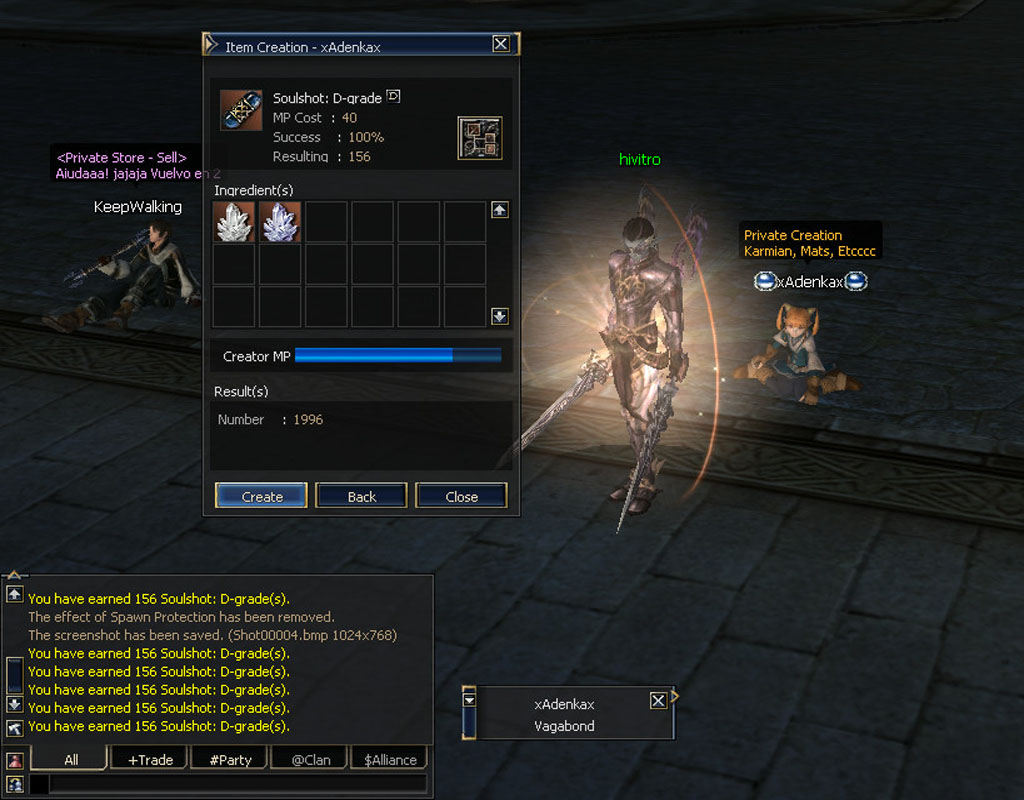Select the pale blue crystal ingredient slot
Image resolution: width=1024 pixels, height=800 pixels.
[x=280, y=222]
